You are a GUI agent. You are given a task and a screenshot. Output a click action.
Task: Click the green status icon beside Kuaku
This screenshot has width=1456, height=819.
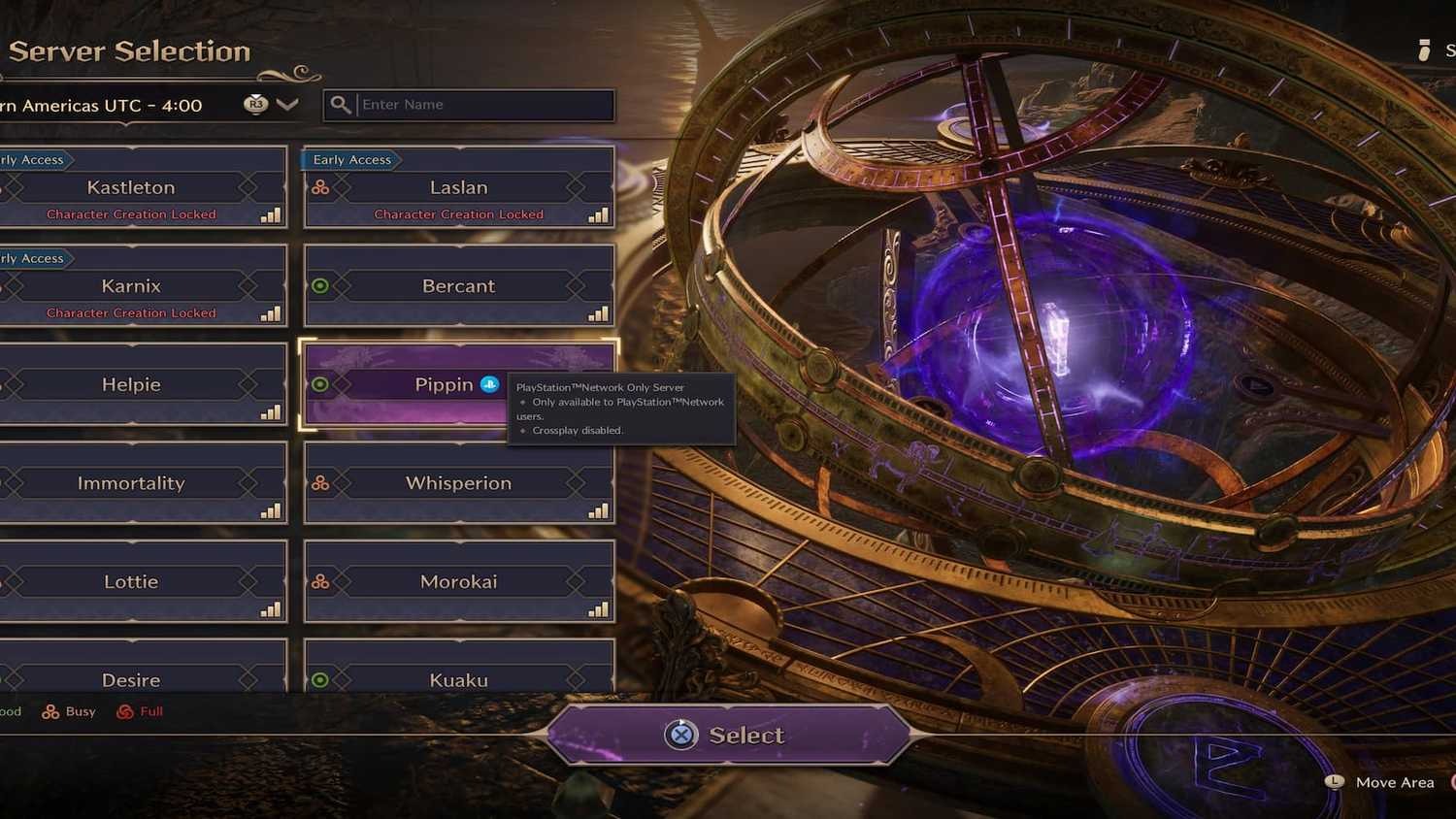(318, 680)
